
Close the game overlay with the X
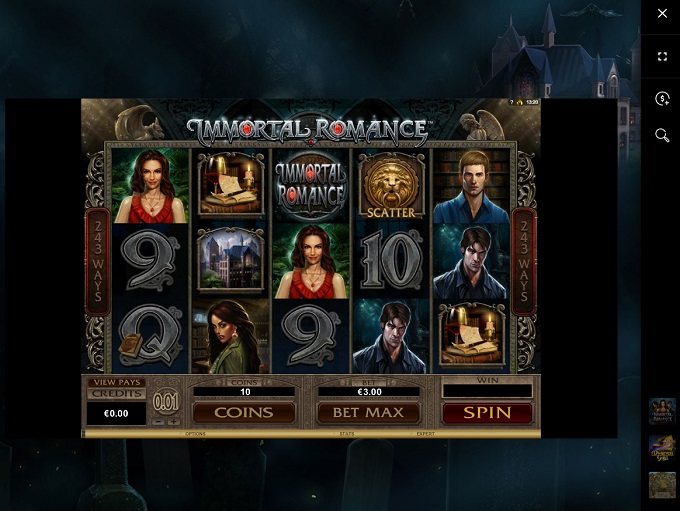[x=662, y=13]
